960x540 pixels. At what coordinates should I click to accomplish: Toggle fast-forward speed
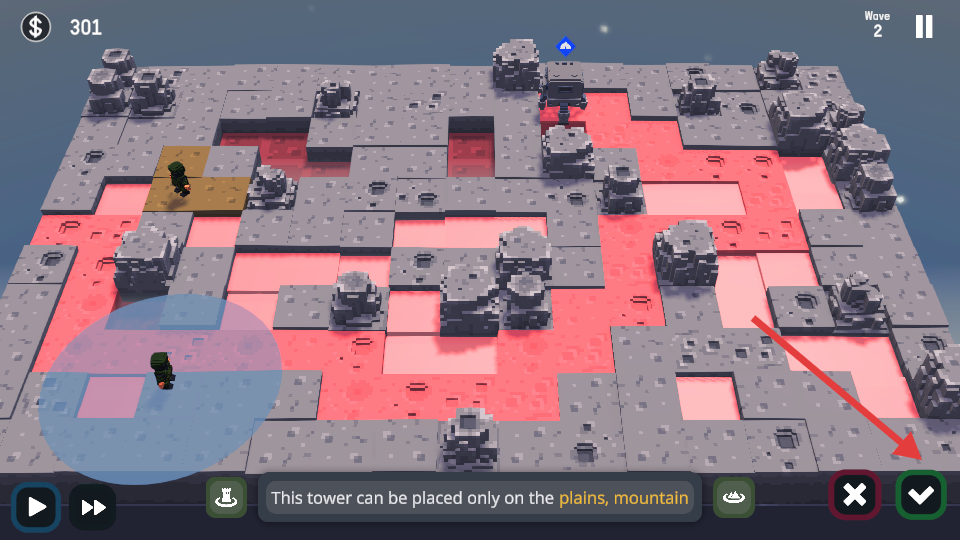tap(93, 507)
